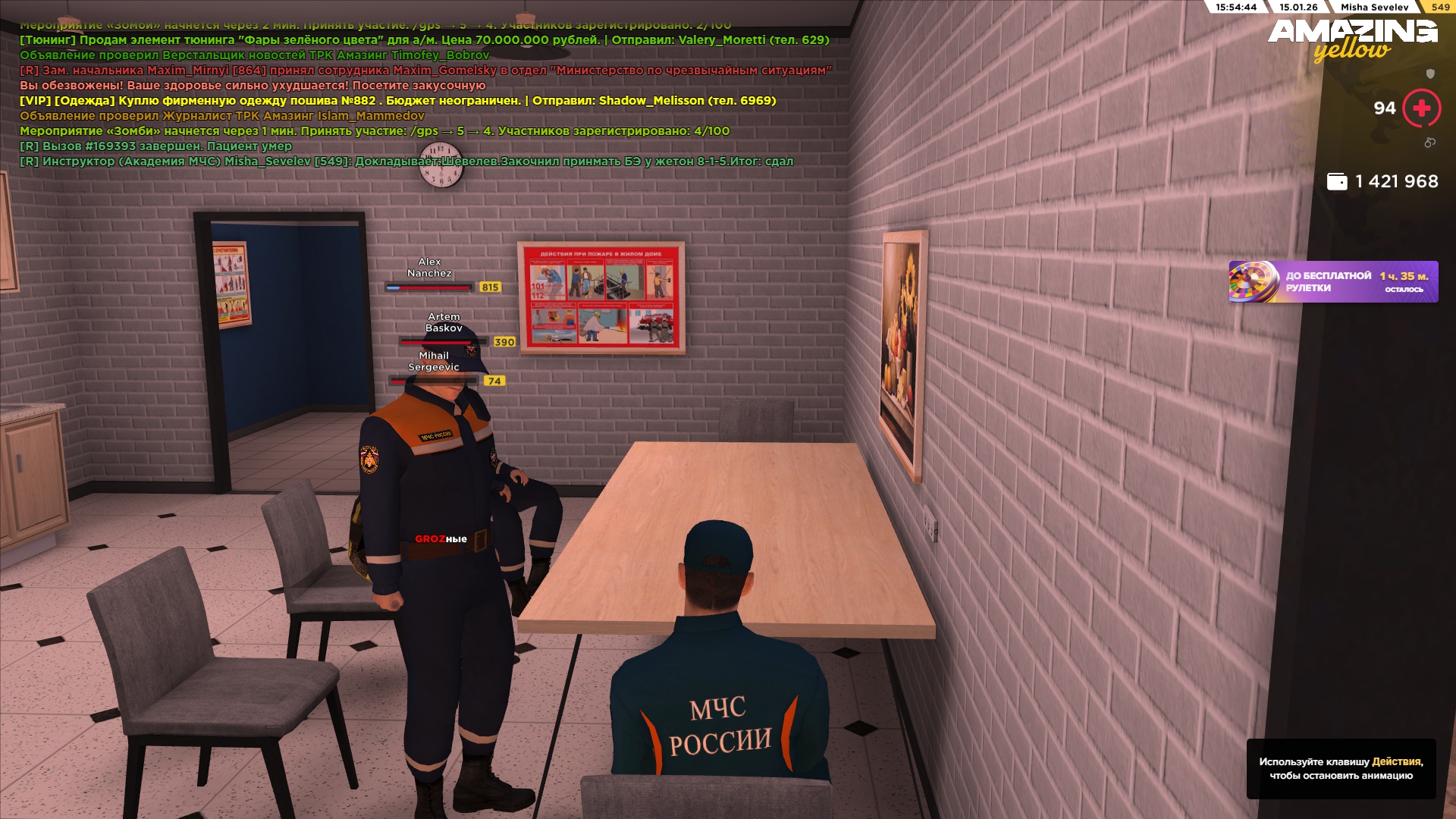Click the handcuffs icon in the HUD
The width and height of the screenshot is (1456, 819).
click(1429, 143)
